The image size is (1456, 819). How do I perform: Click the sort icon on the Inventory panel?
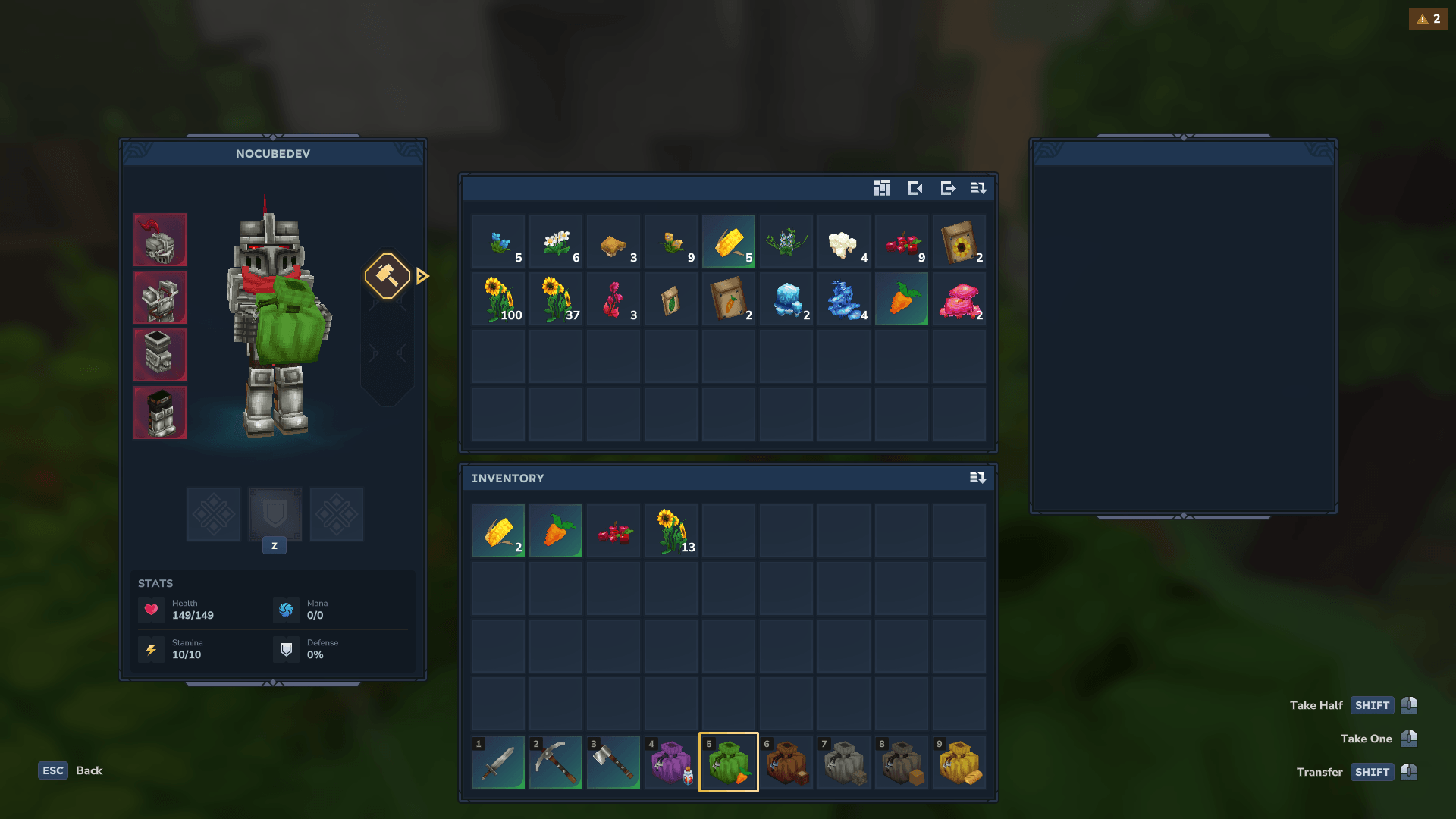pyautogui.click(x=978, y=478)
